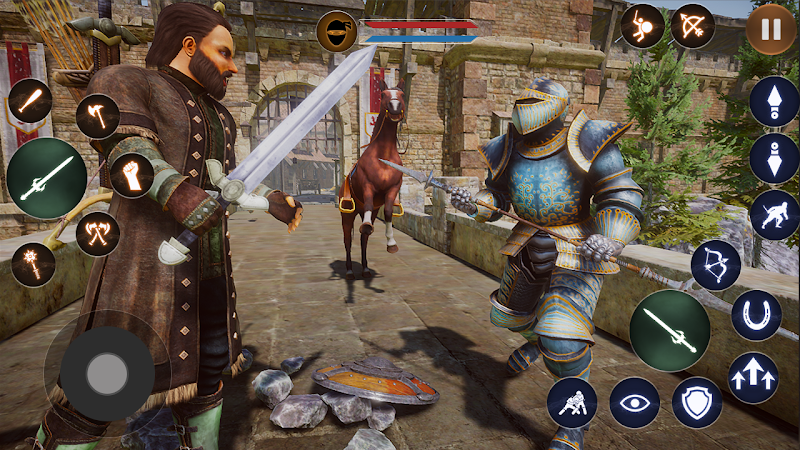Image resolution: width=800 pixels, height=450 pixels.
Task: Fire the blue bow ranged attack
Action: click(716, 265)
